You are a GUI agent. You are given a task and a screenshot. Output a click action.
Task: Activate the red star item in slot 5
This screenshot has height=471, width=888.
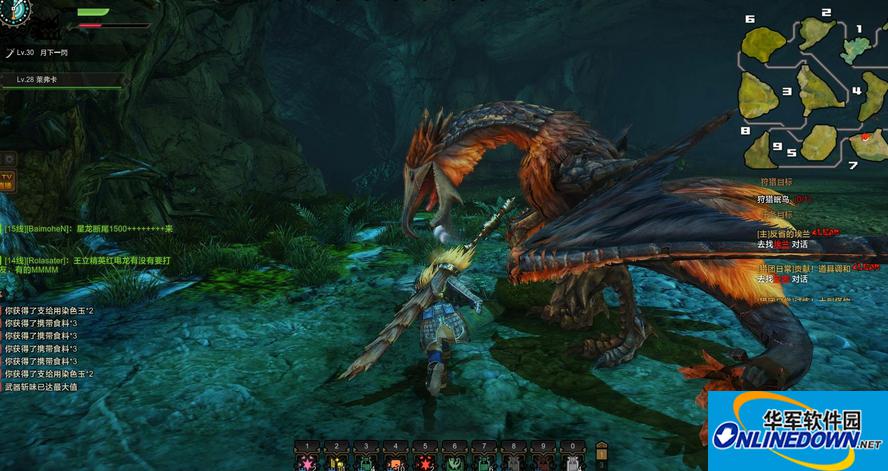(425, 461)
